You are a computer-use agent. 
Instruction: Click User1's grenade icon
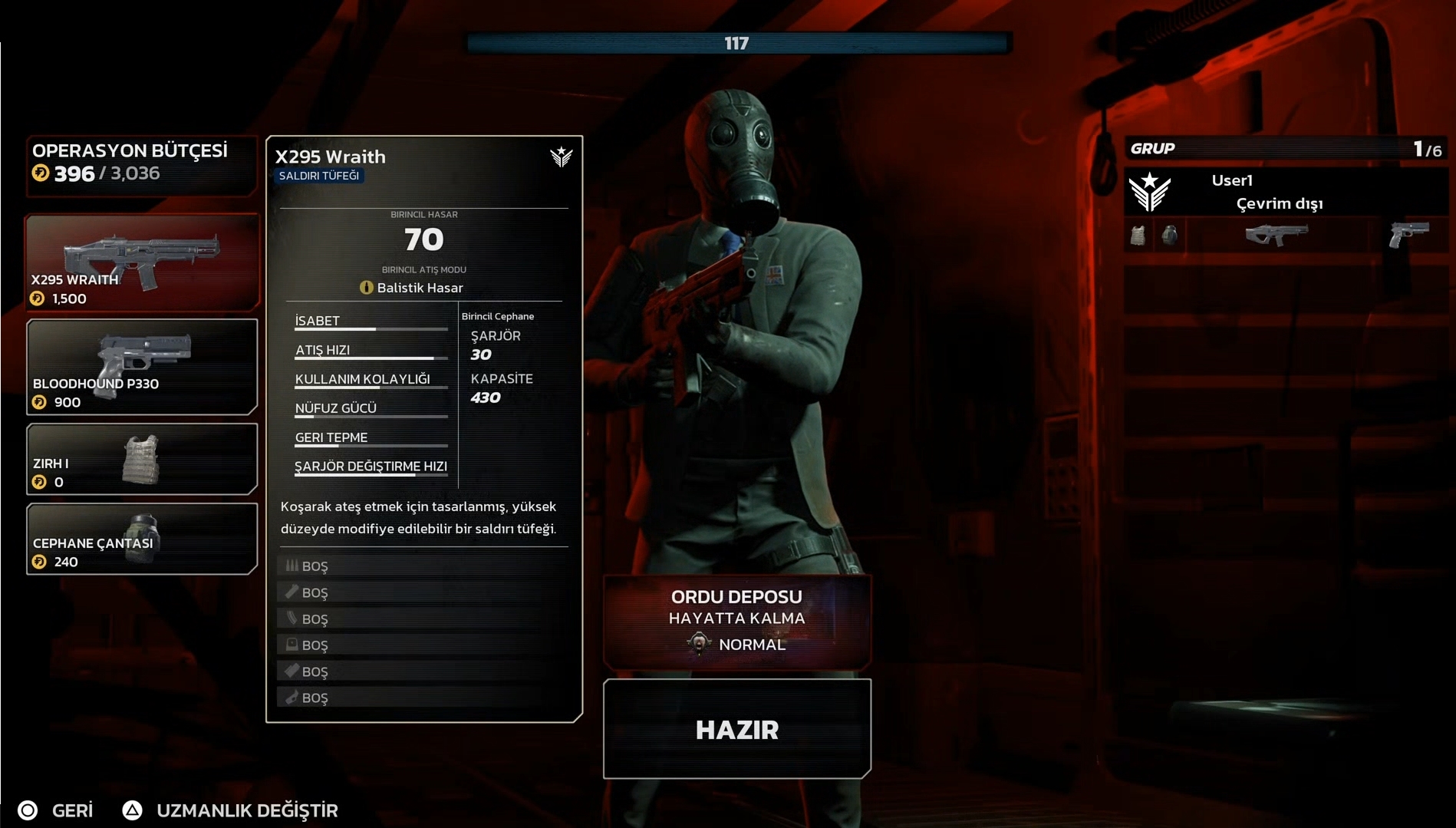[x=1169, y=235]
